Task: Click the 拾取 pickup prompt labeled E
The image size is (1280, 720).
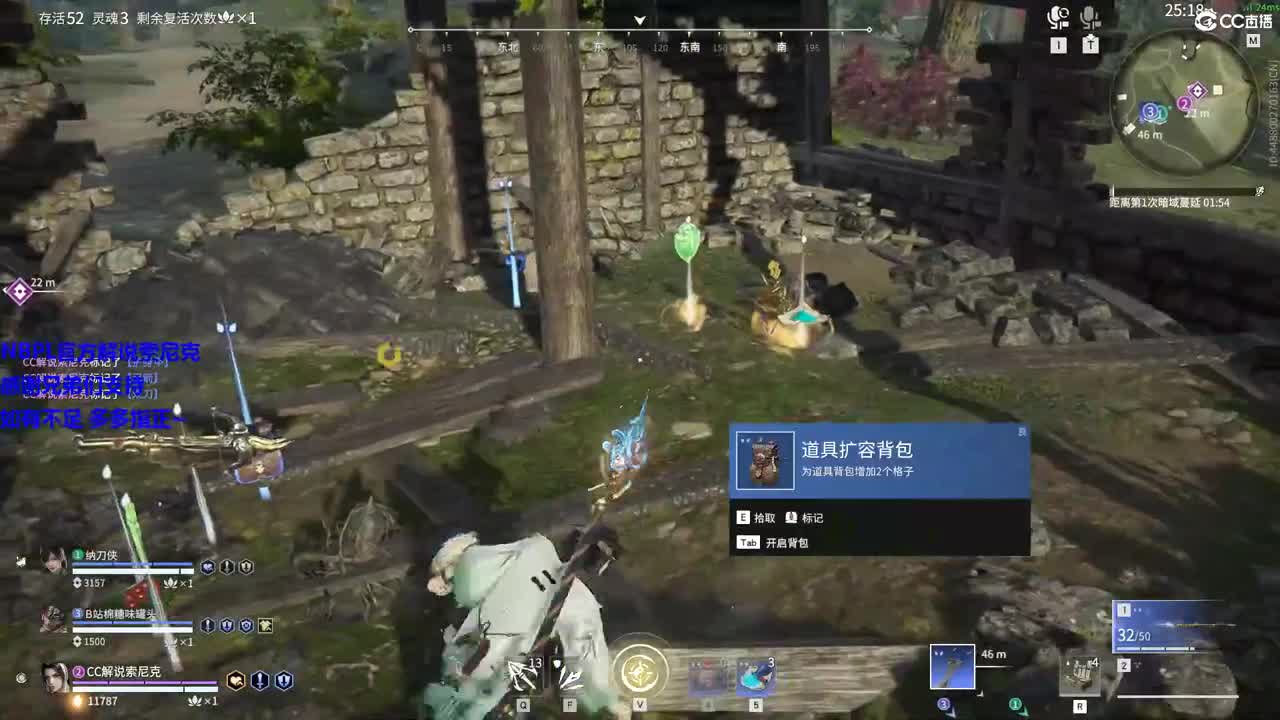Action: click(x=753, y=517)
